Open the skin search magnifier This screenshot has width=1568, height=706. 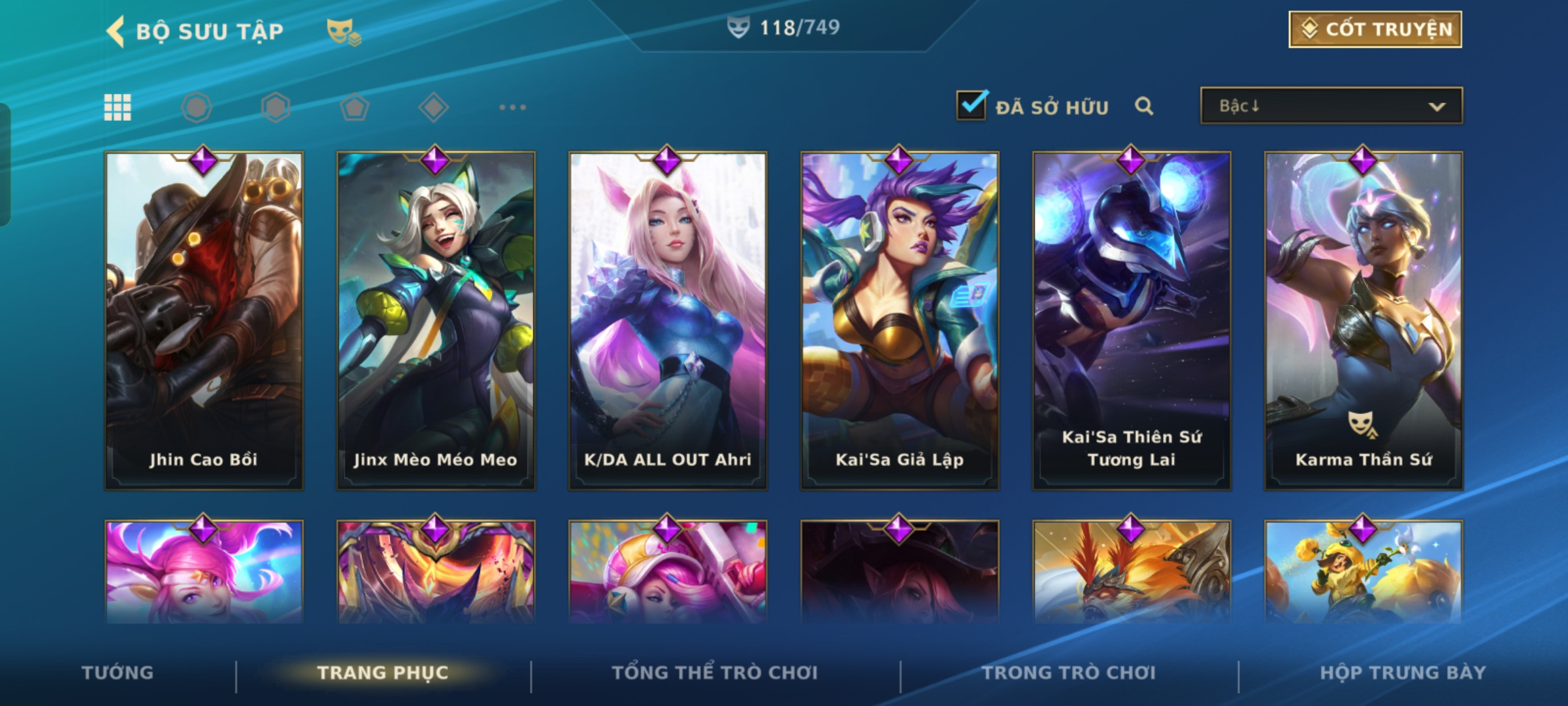[x=1144, y=106]
